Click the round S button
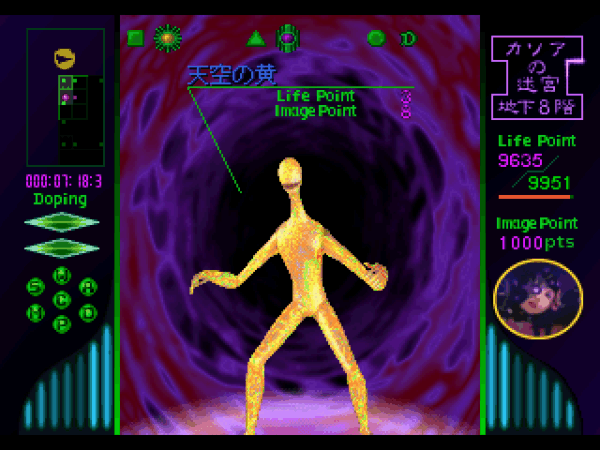This screenshot has height=450, width=600. point(35,287)
